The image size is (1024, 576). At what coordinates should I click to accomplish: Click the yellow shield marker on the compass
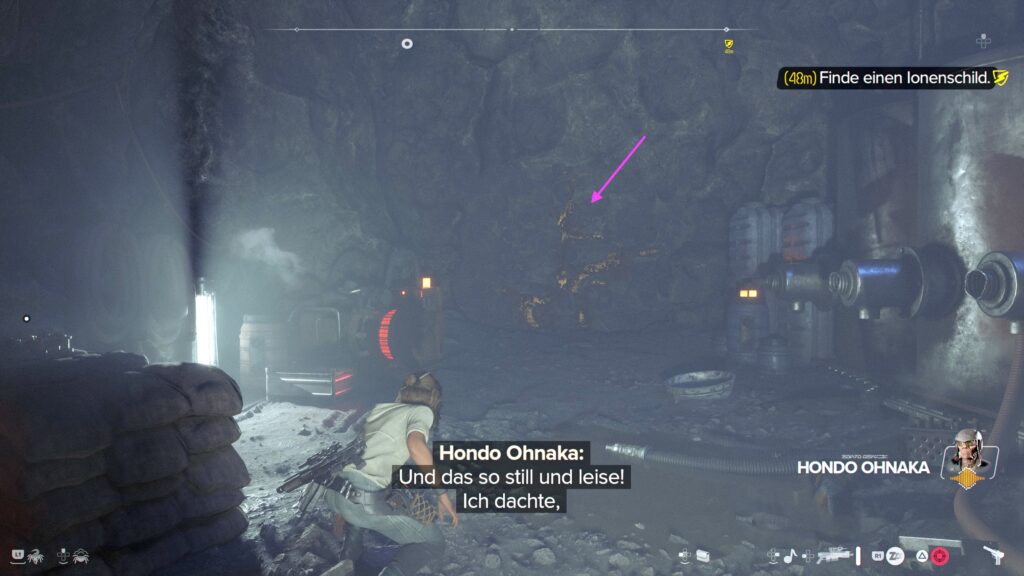729,44
